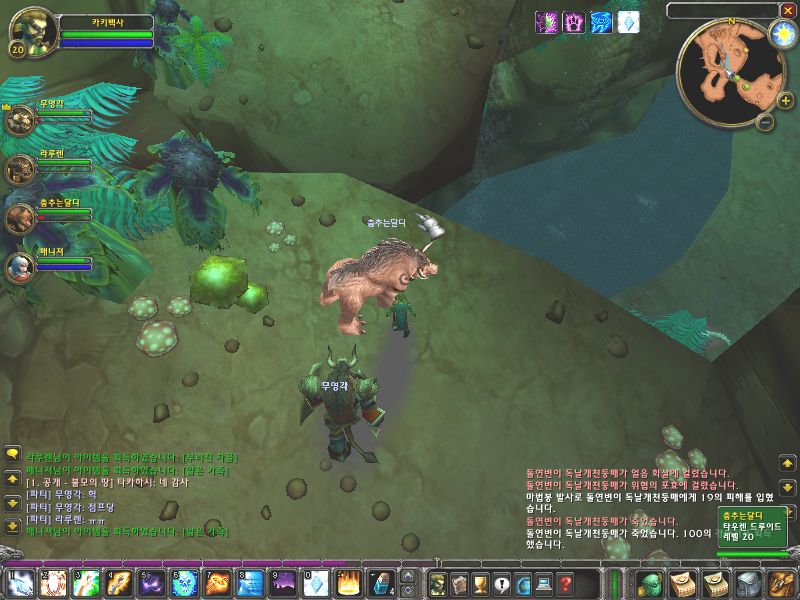Open the grey cloth bag slot
800x600 pixels.
coord(749,583)
